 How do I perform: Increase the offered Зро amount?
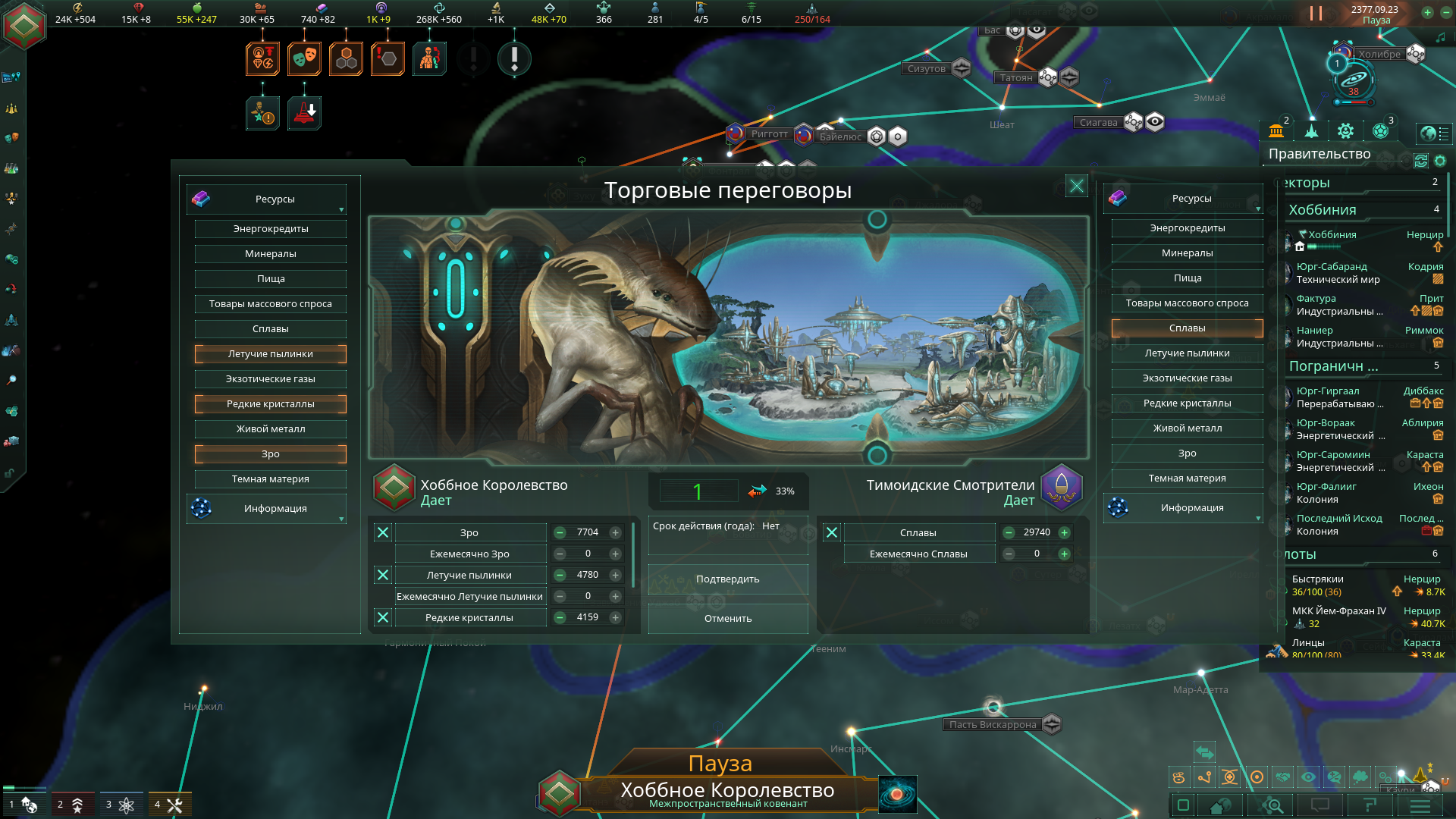click(616, 533)
